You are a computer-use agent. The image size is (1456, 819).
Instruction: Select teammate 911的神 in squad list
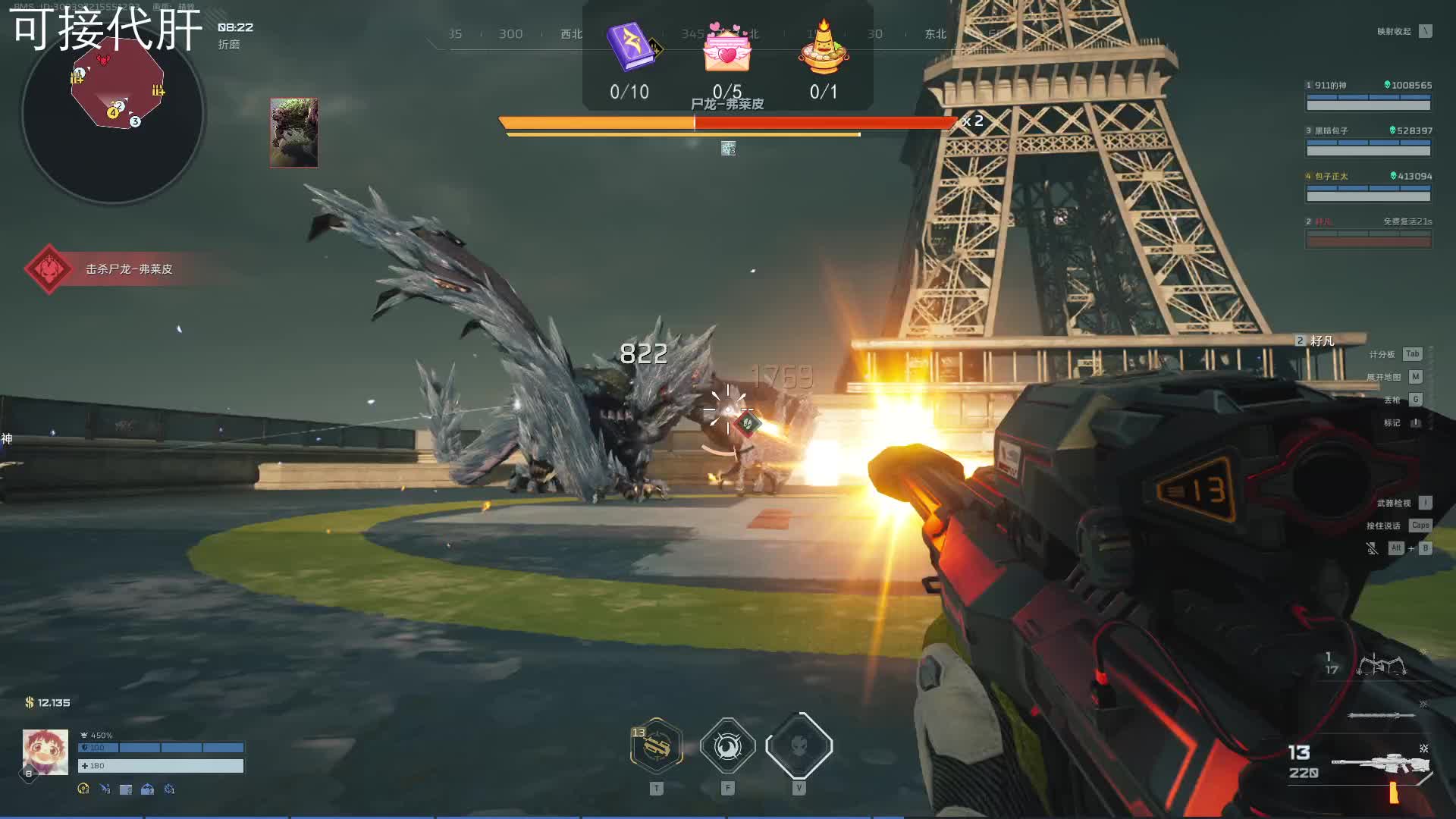click(1368, 96)
